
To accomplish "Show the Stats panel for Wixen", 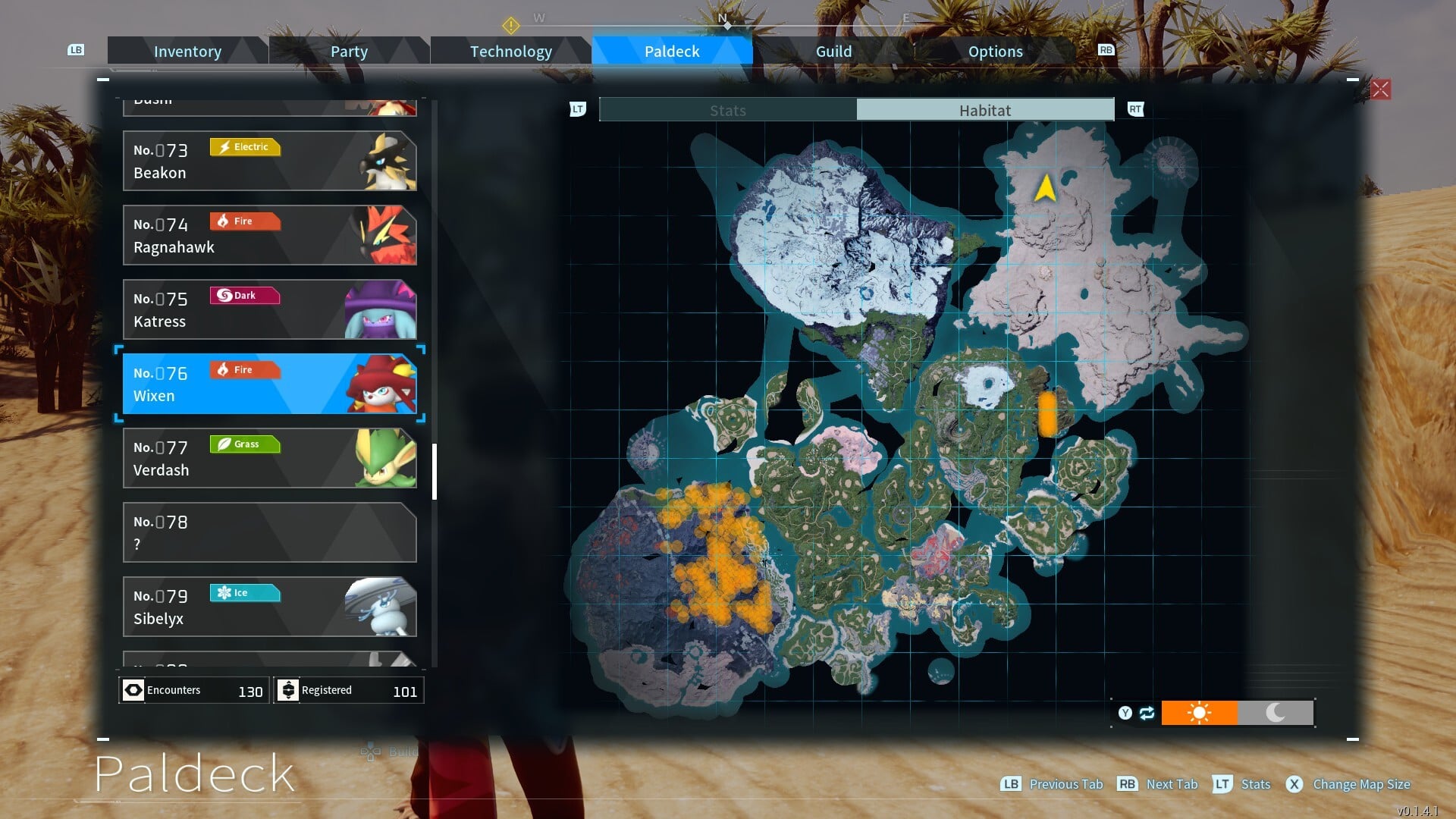I will point(727,110).
